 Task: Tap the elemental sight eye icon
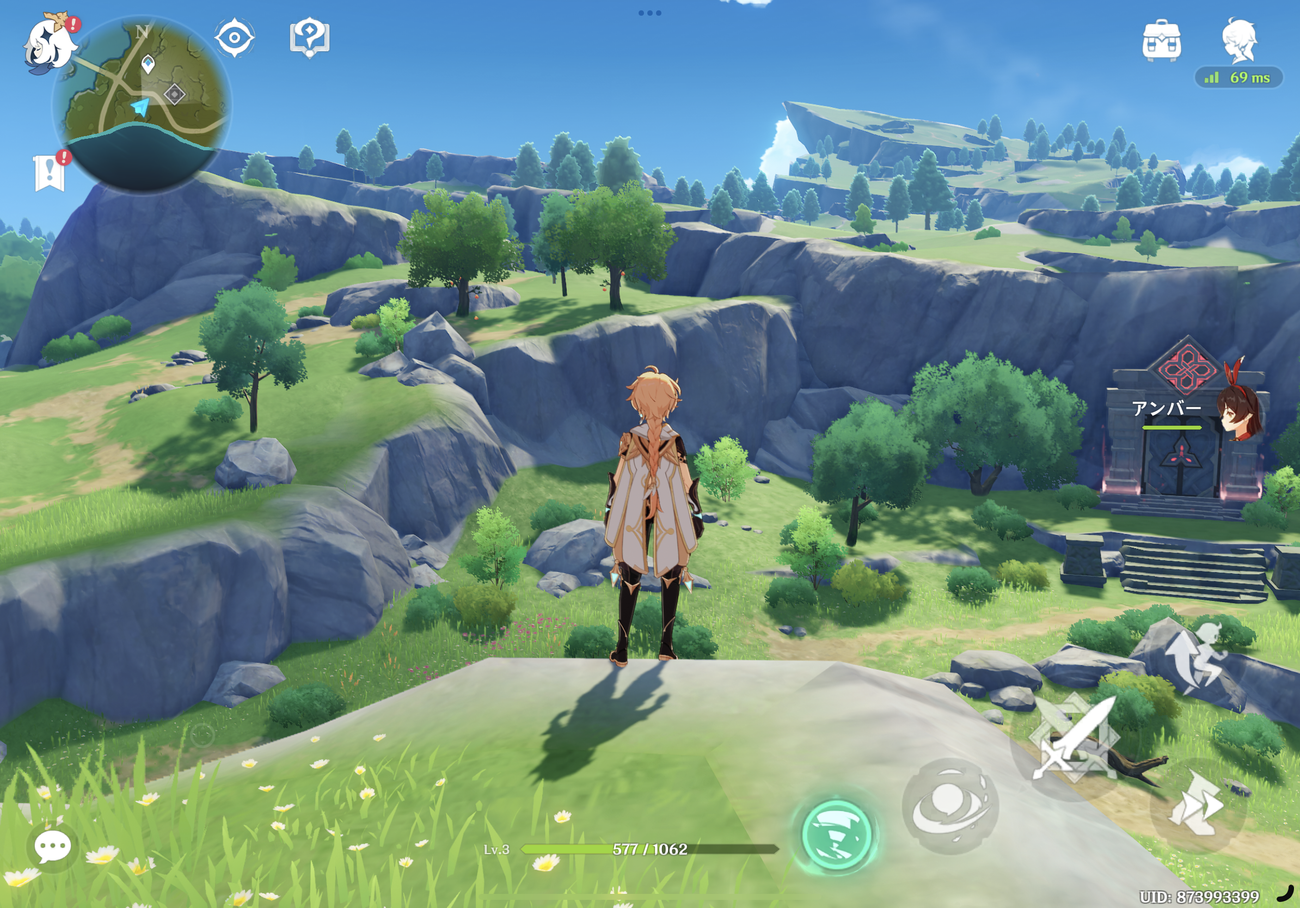(234, 38)
